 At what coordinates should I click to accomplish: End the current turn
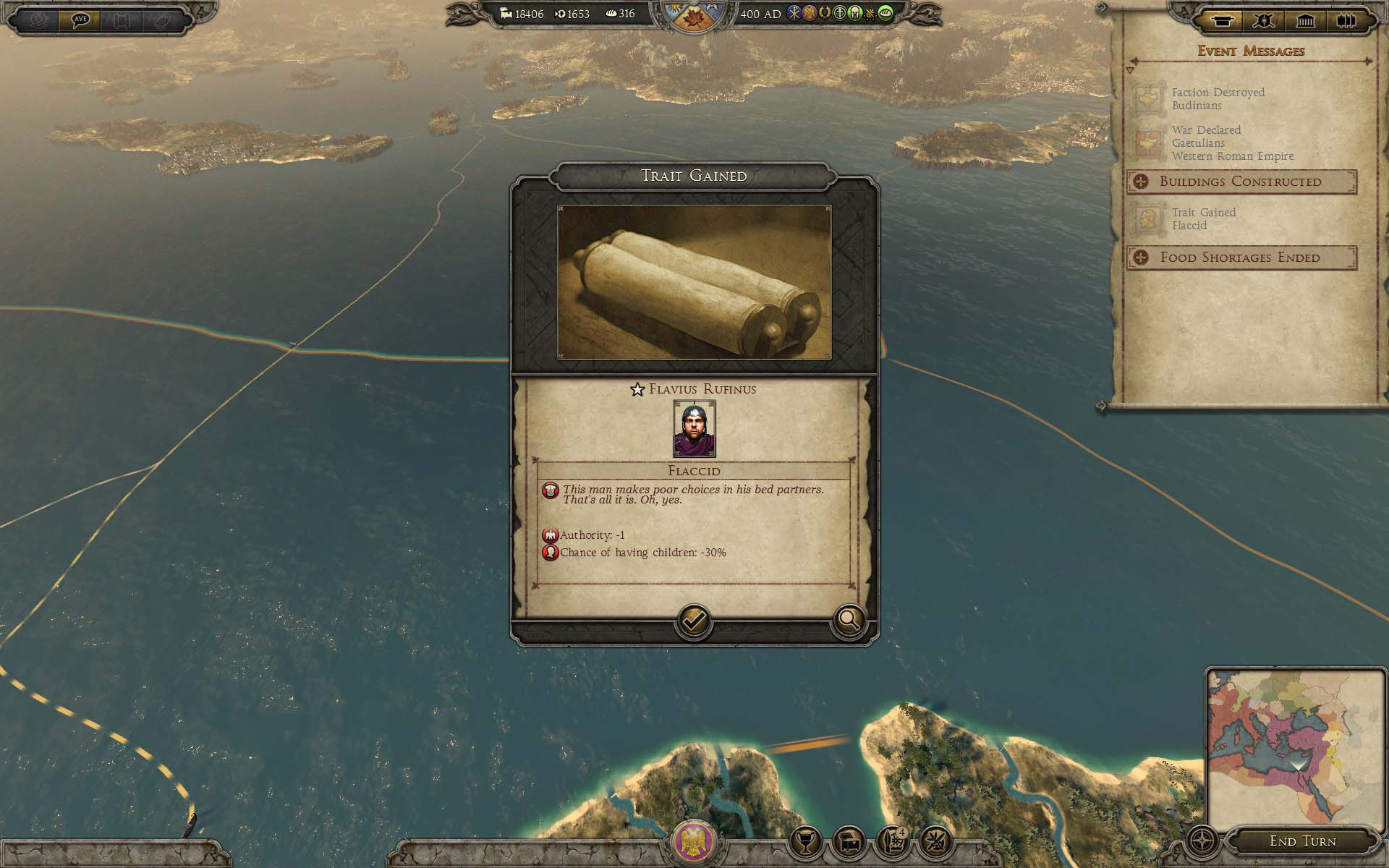[x=1302, y=841]
